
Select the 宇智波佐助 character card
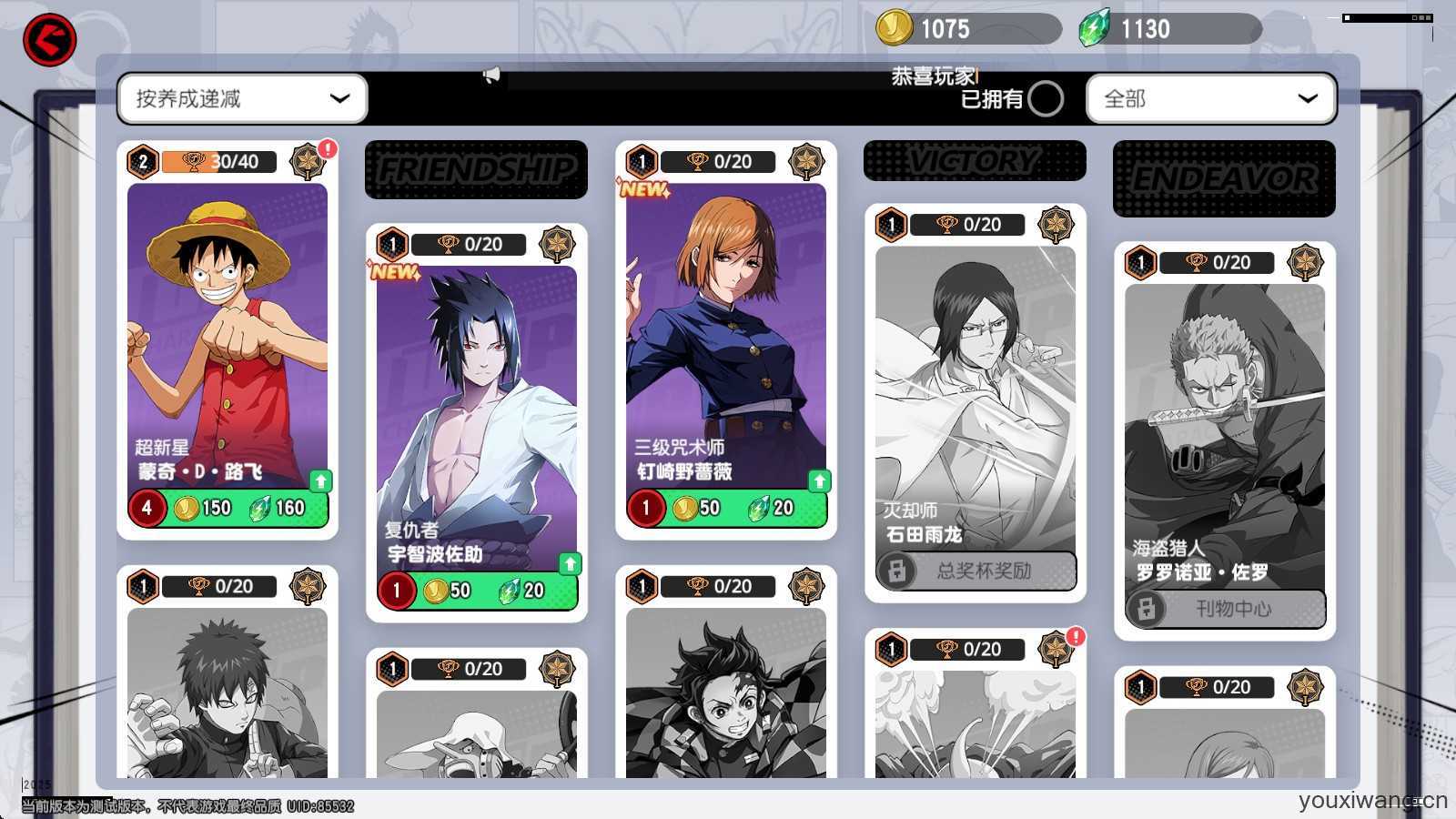(x=476, y=409)
